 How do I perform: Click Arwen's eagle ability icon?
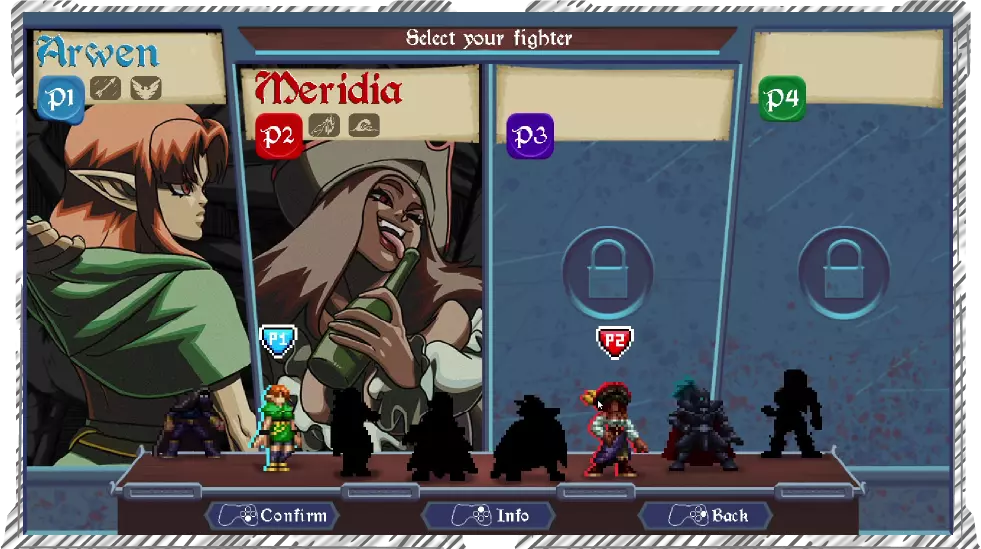click(146, 88)
